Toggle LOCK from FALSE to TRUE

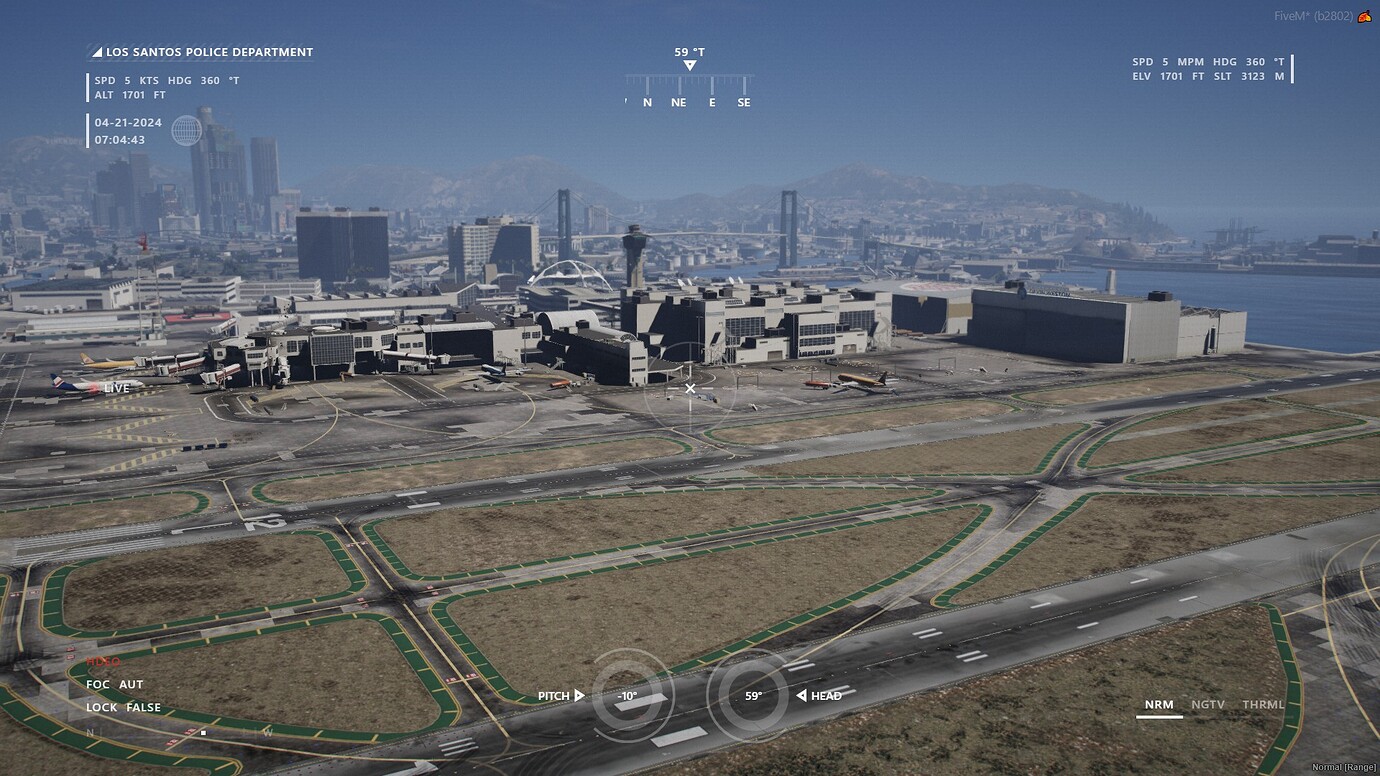point(122,707)
